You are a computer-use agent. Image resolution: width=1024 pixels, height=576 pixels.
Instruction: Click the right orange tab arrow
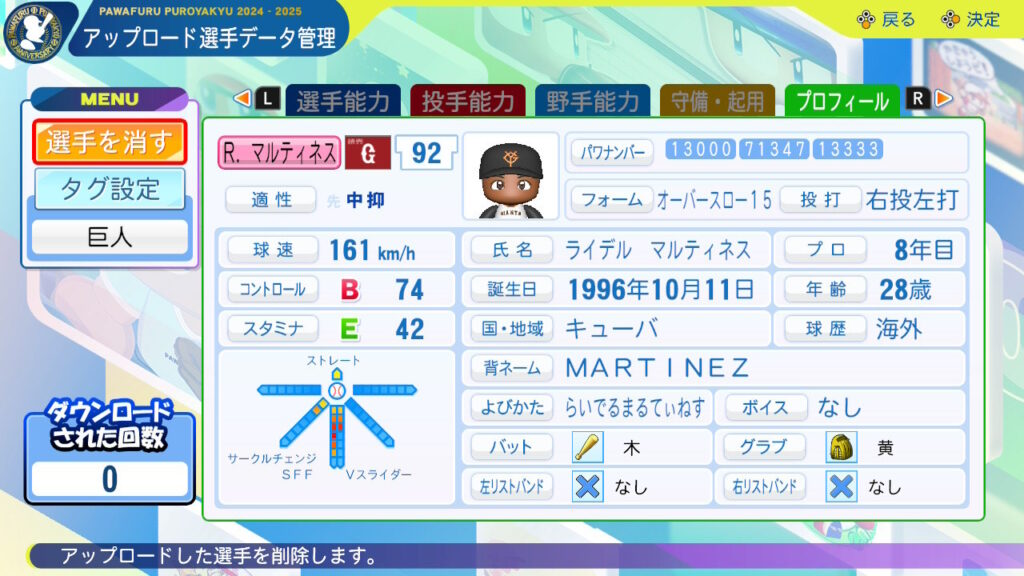click(944, 98)
